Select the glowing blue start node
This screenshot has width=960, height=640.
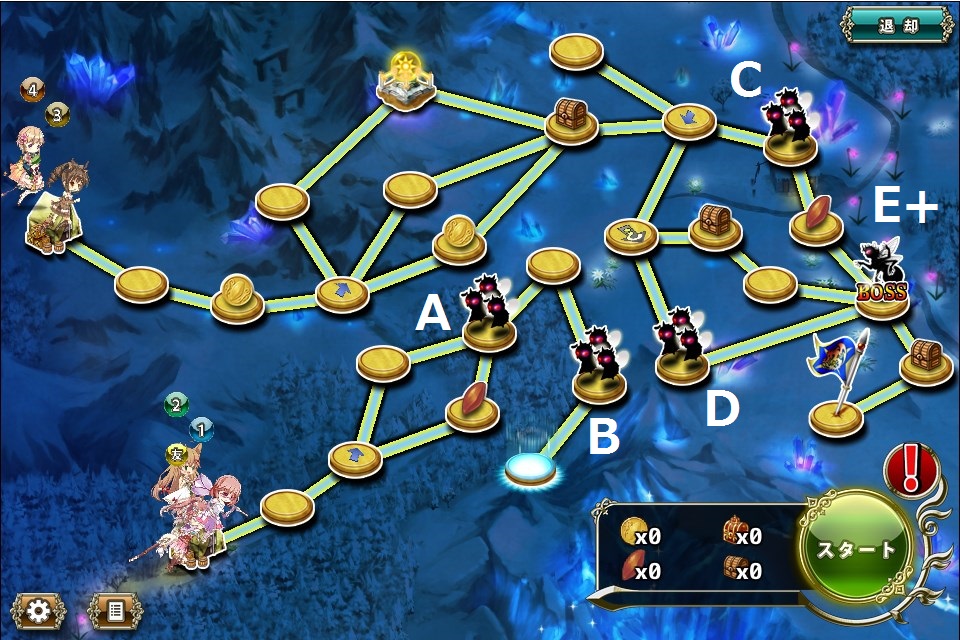click(530, 466)
